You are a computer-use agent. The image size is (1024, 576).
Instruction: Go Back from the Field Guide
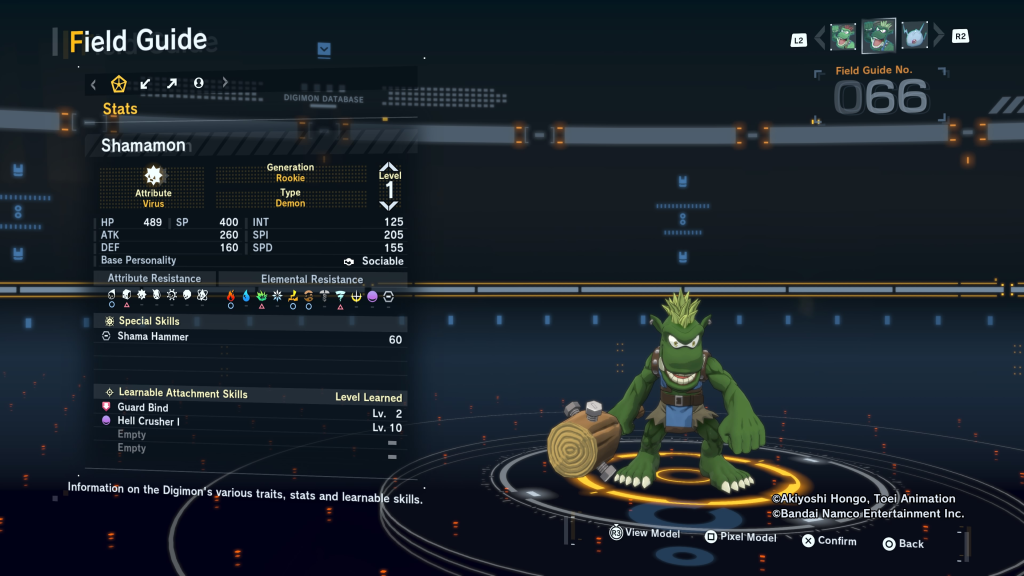pos(902,544)
